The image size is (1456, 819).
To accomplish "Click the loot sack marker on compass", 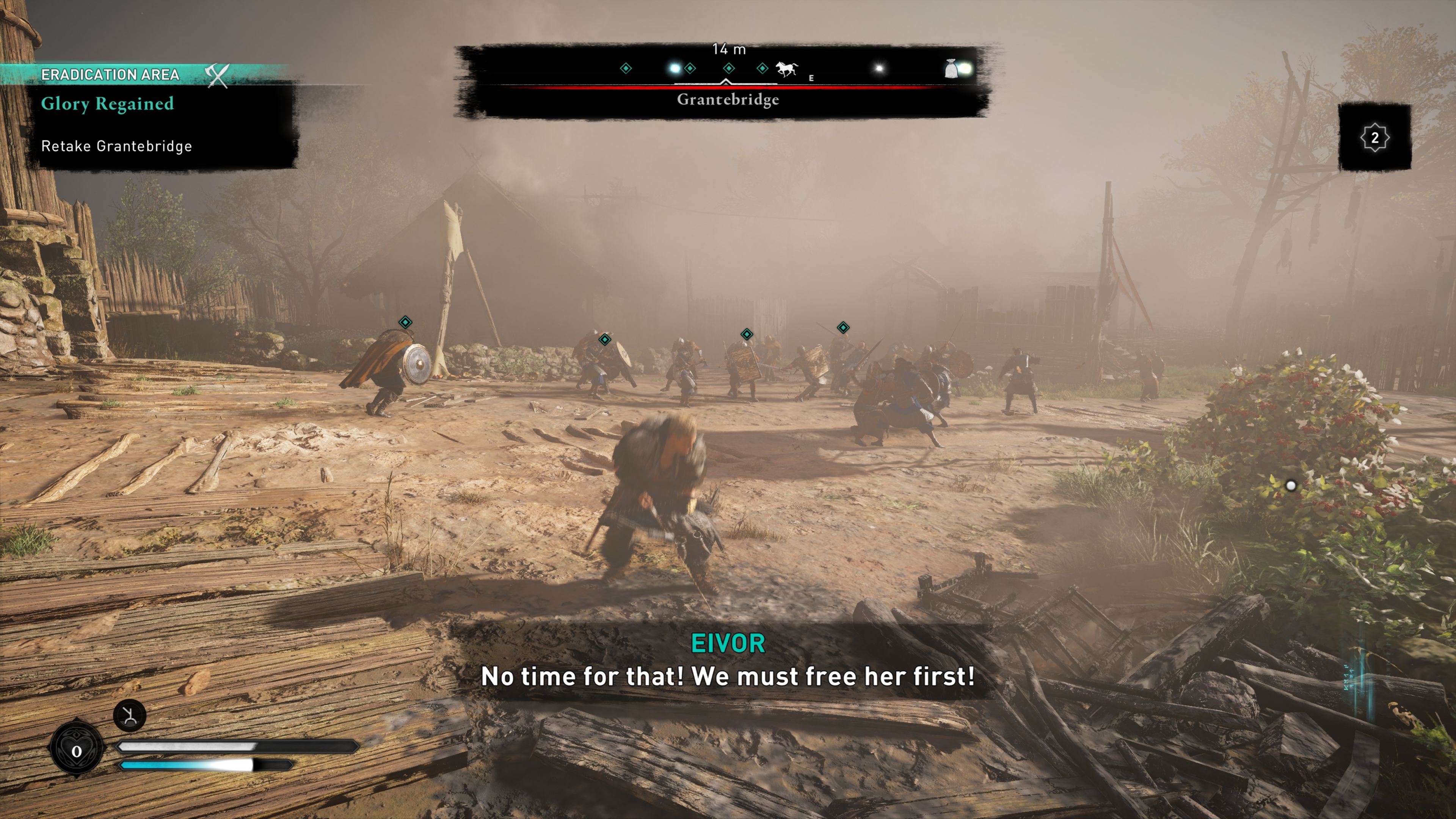I will [951, 69].
